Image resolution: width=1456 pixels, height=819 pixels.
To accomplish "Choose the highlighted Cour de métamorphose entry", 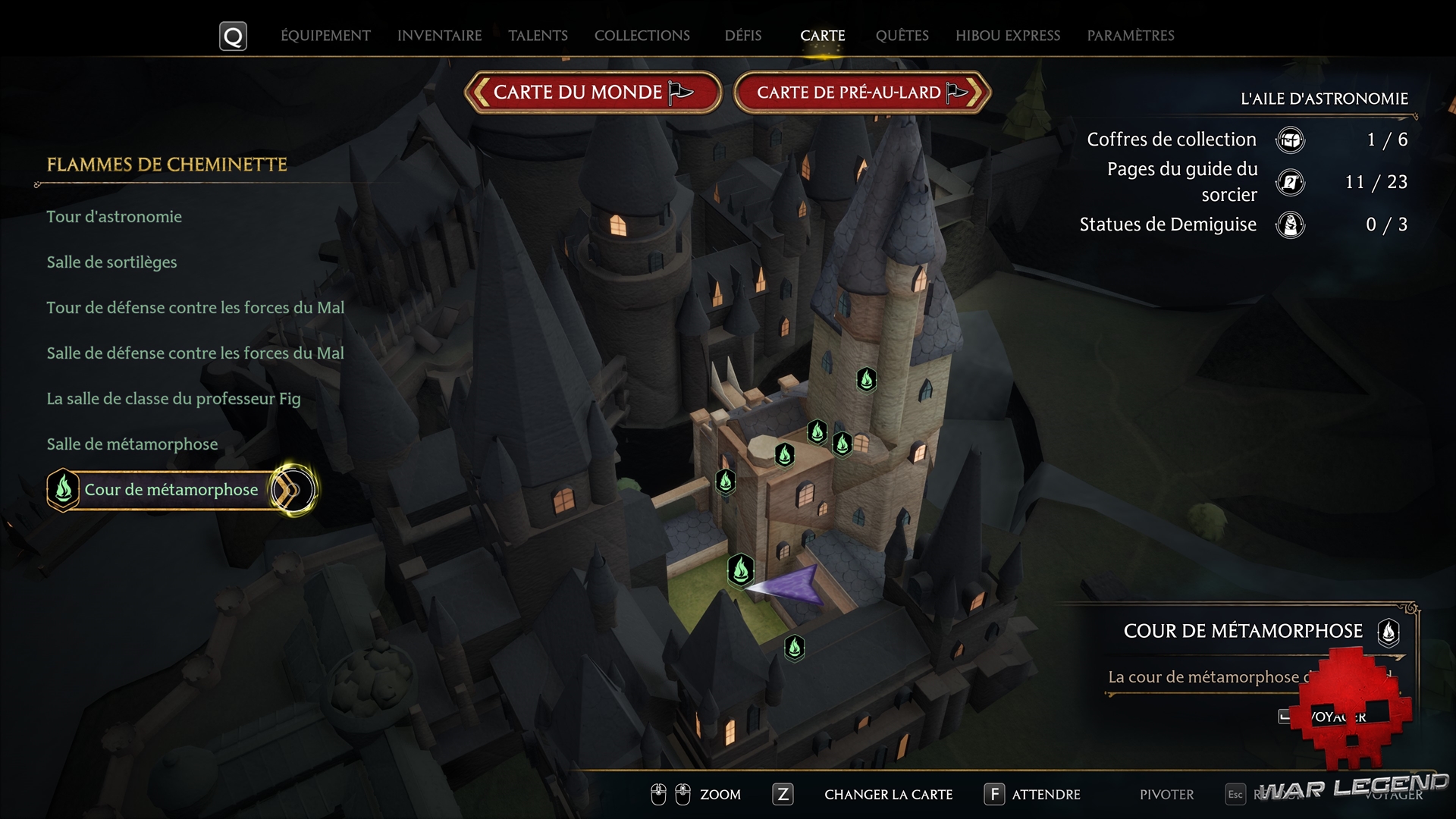I will 171,490.
